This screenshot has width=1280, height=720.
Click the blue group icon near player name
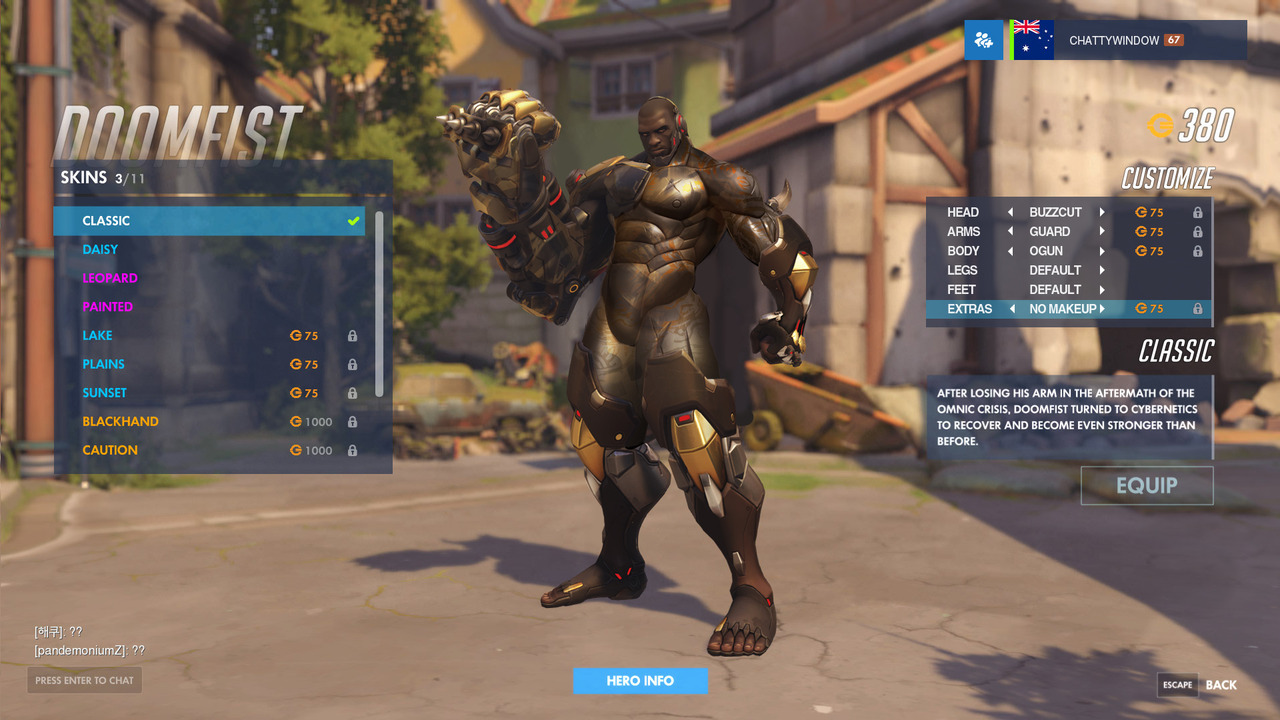tap(983, 41)
